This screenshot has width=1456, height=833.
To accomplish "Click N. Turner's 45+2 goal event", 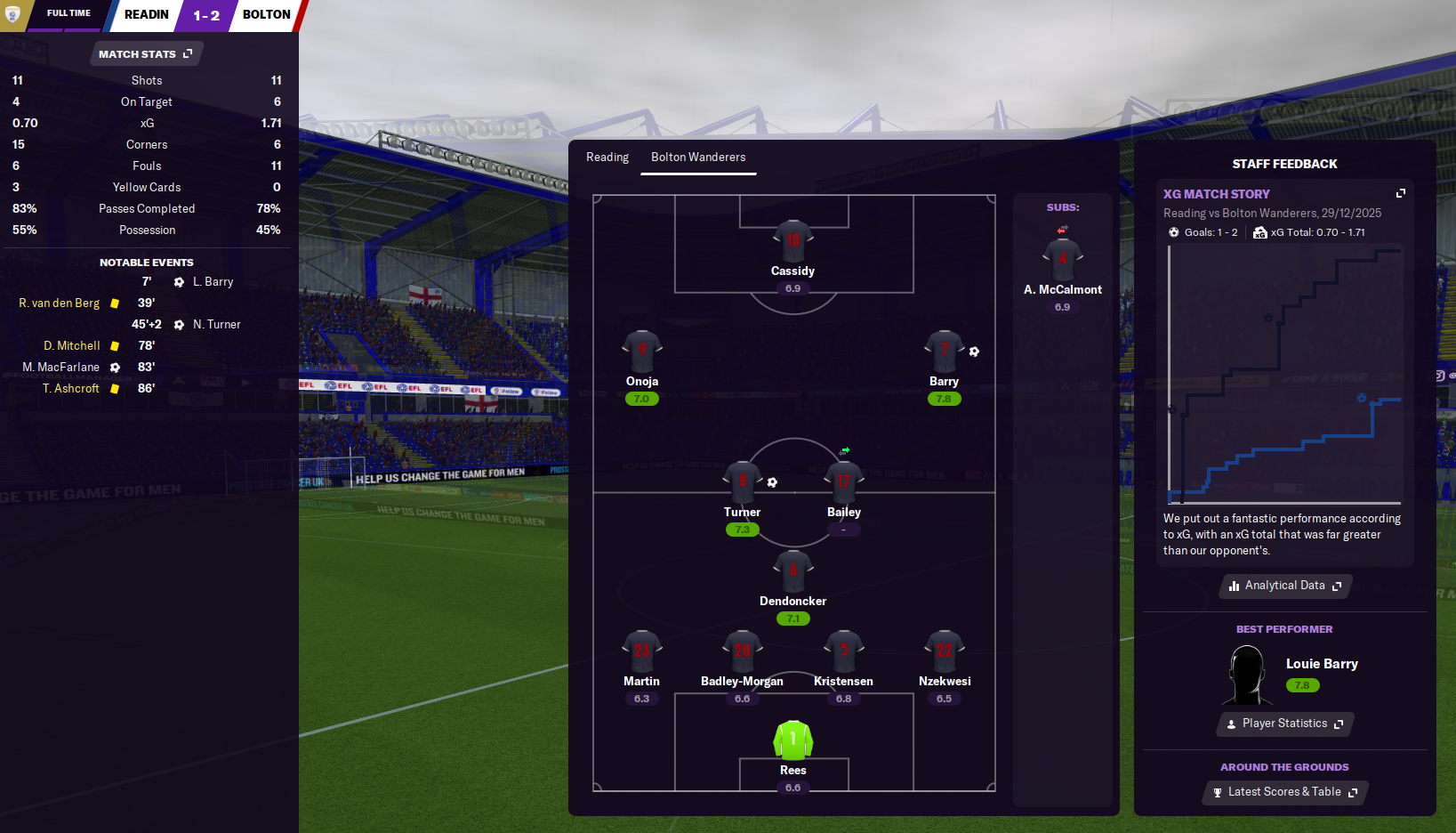I will 216,325.
